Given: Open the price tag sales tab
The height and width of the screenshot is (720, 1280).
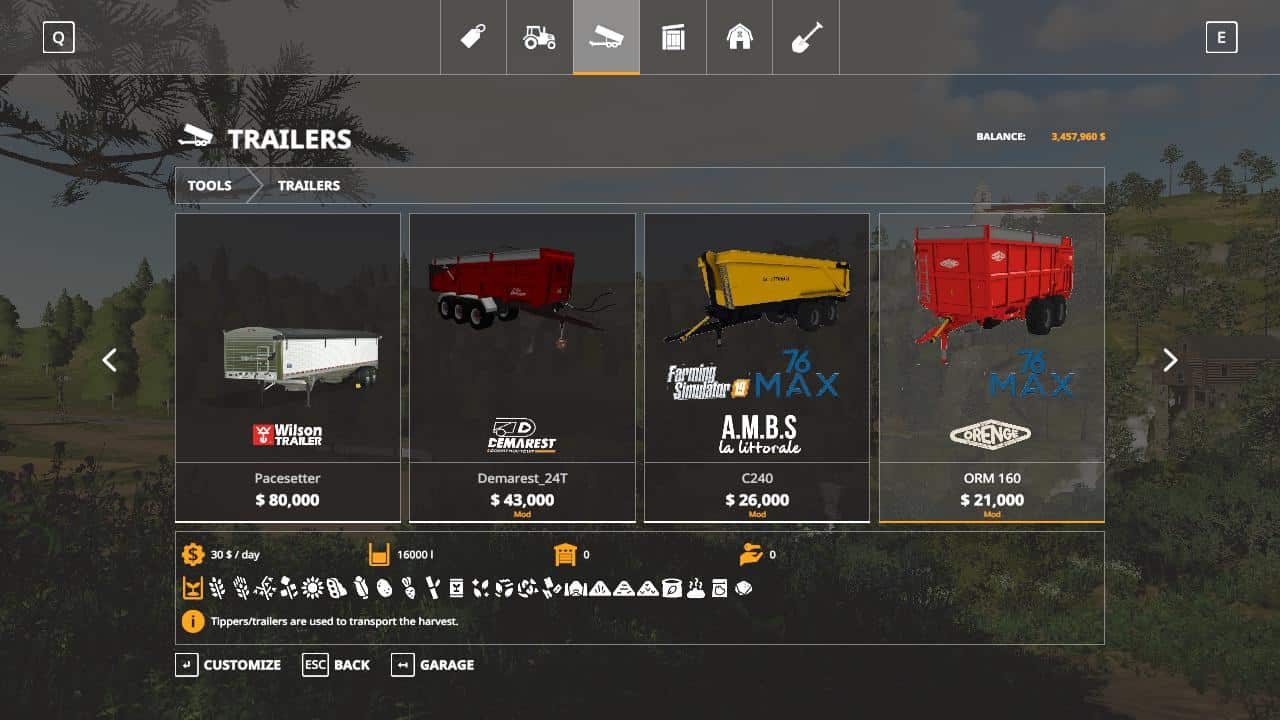Looking at the screenshot, I should [473, 38].
